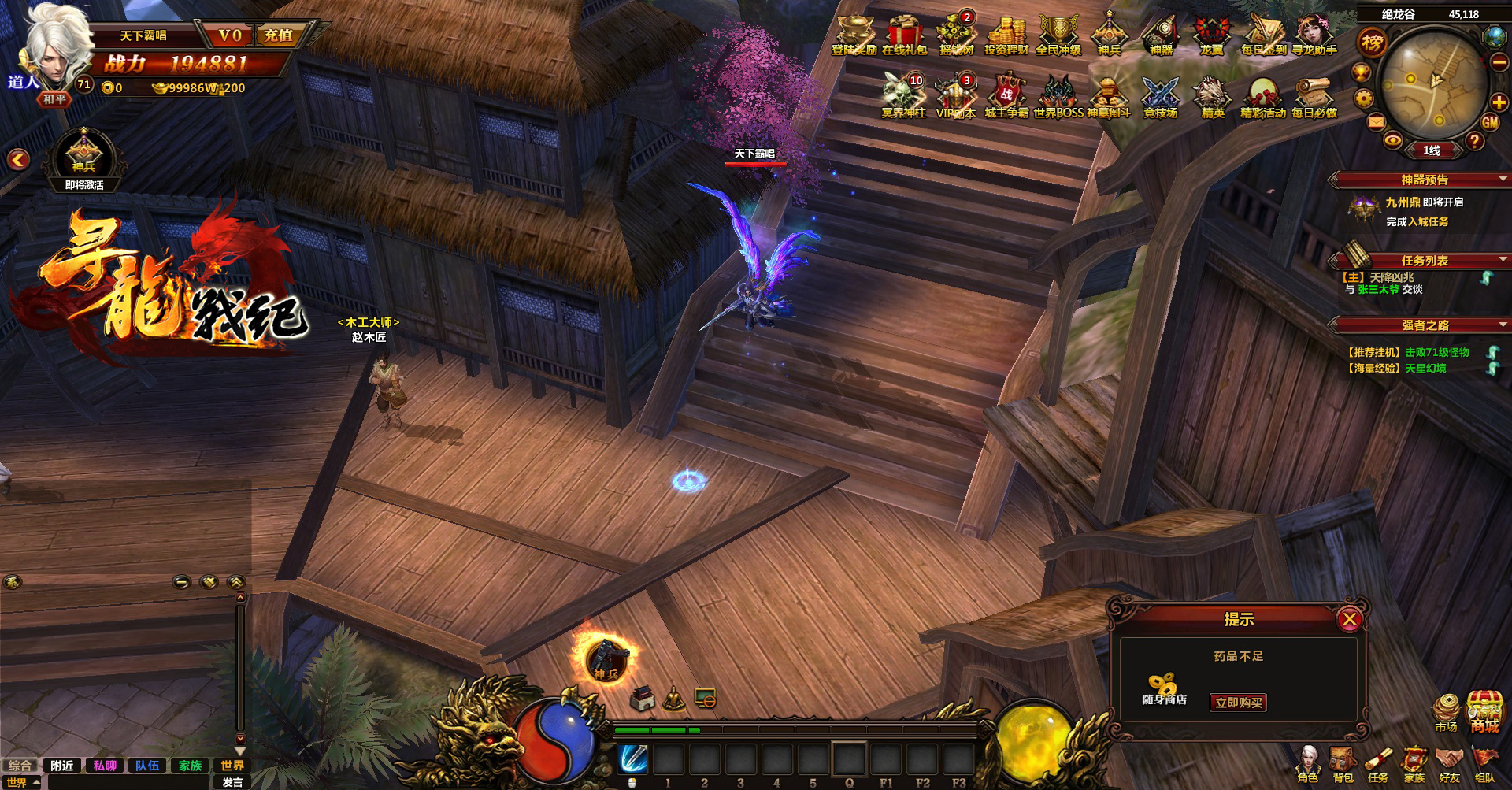Open the 好友 handshake friends list

1449,763
